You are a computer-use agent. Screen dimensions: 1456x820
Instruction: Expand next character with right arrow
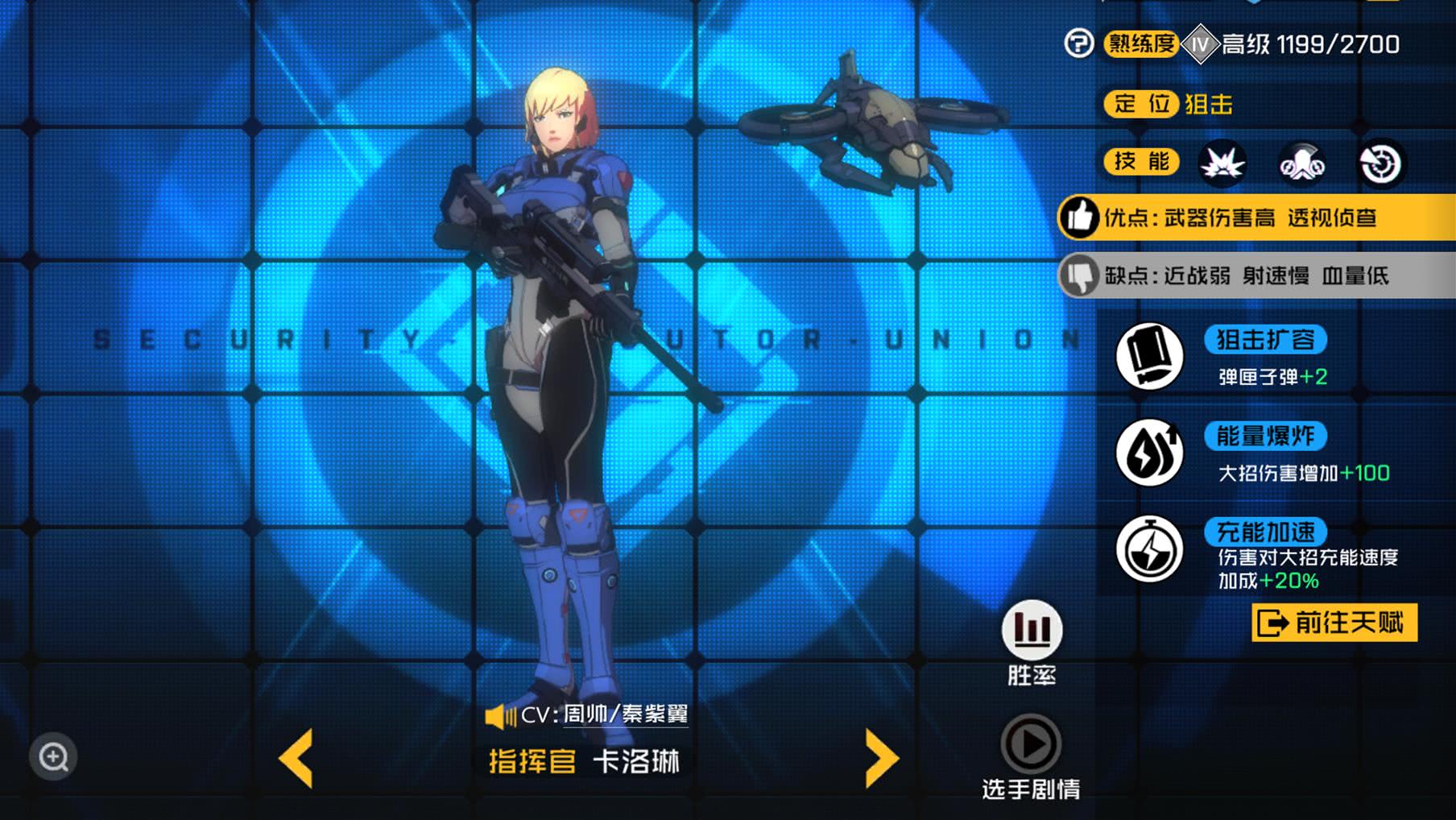[x=883, y=758]
